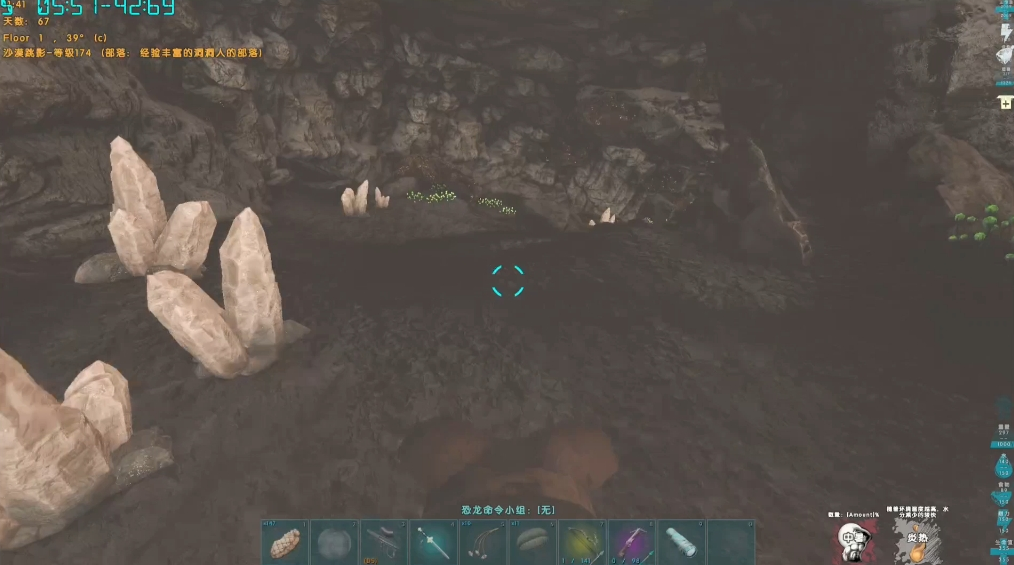Click the cream plus button at right edge
This screenshot has height=565, width=1014.
click(1005, 103)
